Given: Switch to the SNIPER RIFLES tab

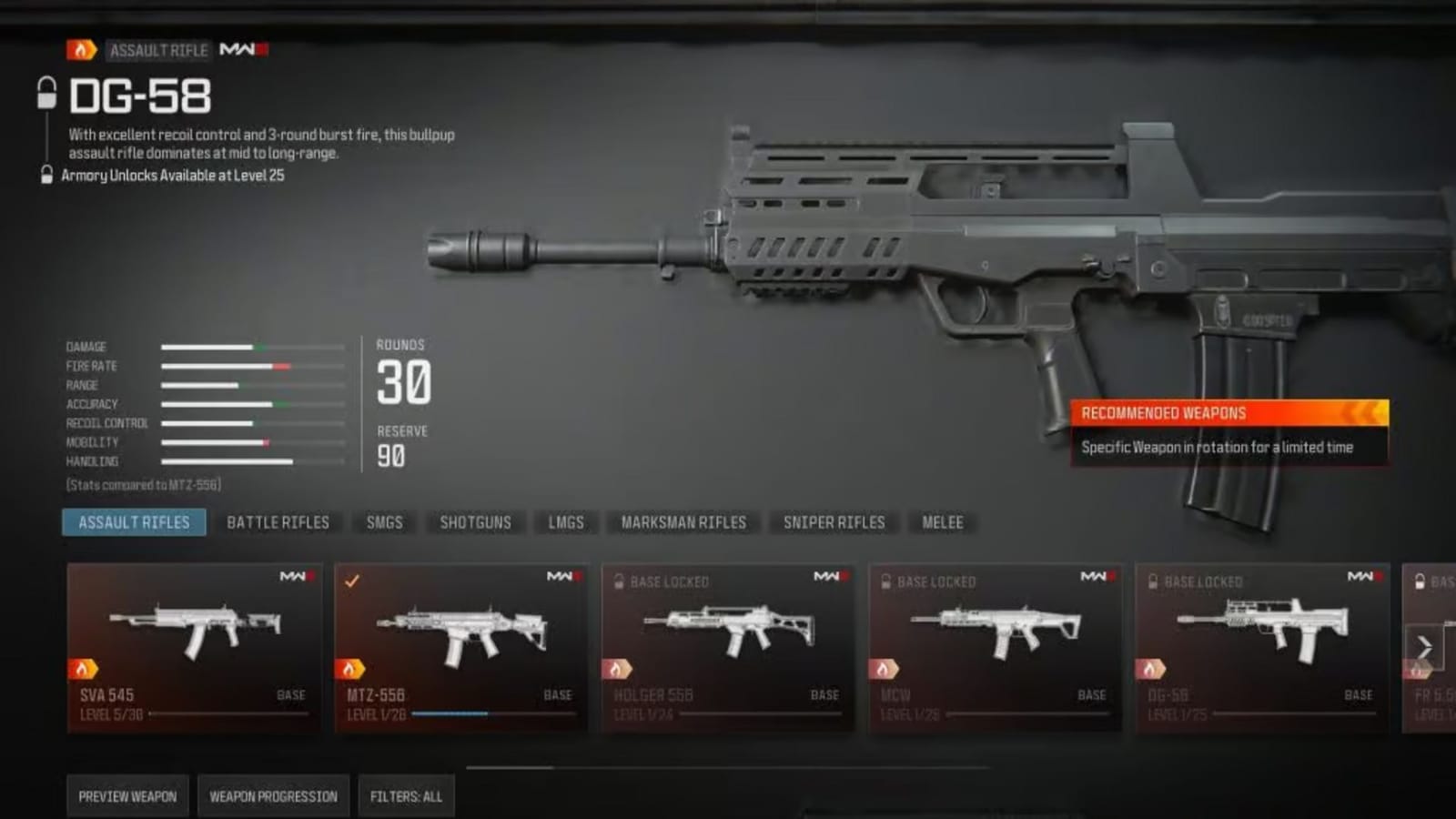Looking at the screenshot, I should coord(833,522).
